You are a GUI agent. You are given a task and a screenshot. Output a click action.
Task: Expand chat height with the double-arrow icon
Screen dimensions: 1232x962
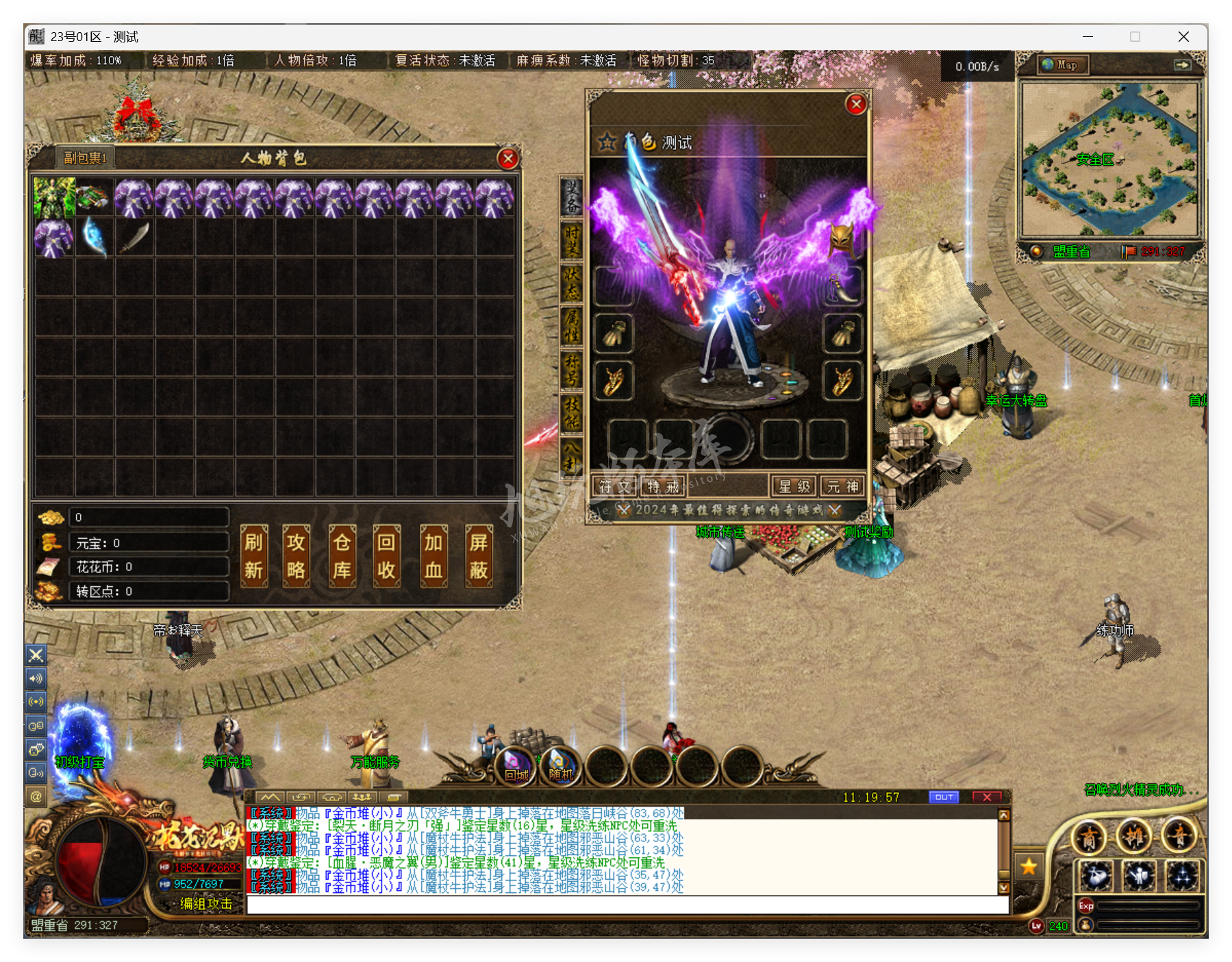pyautogui.click(x=300, y=796)
